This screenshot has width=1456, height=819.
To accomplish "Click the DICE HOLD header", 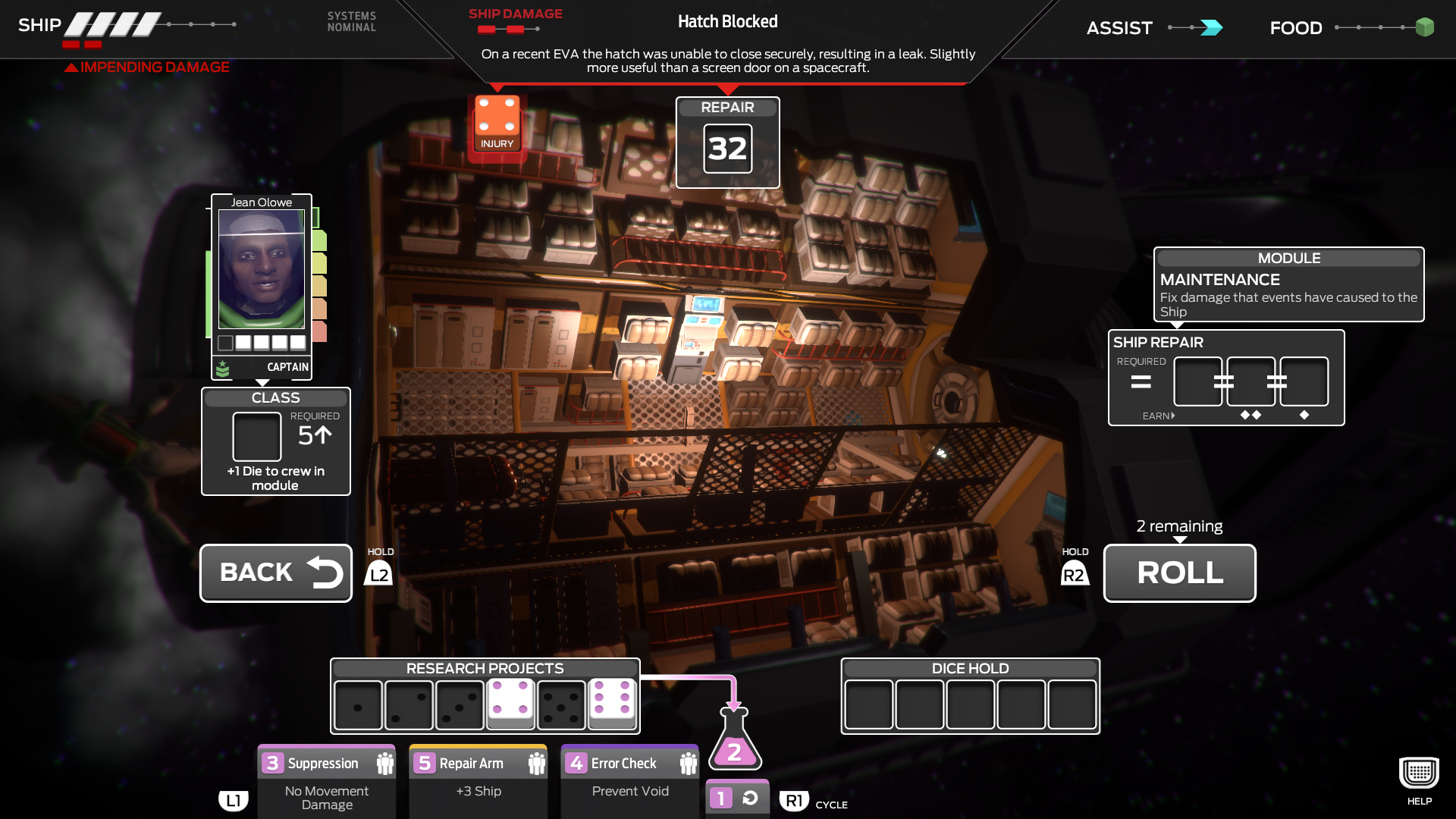I will coord(970,668).
